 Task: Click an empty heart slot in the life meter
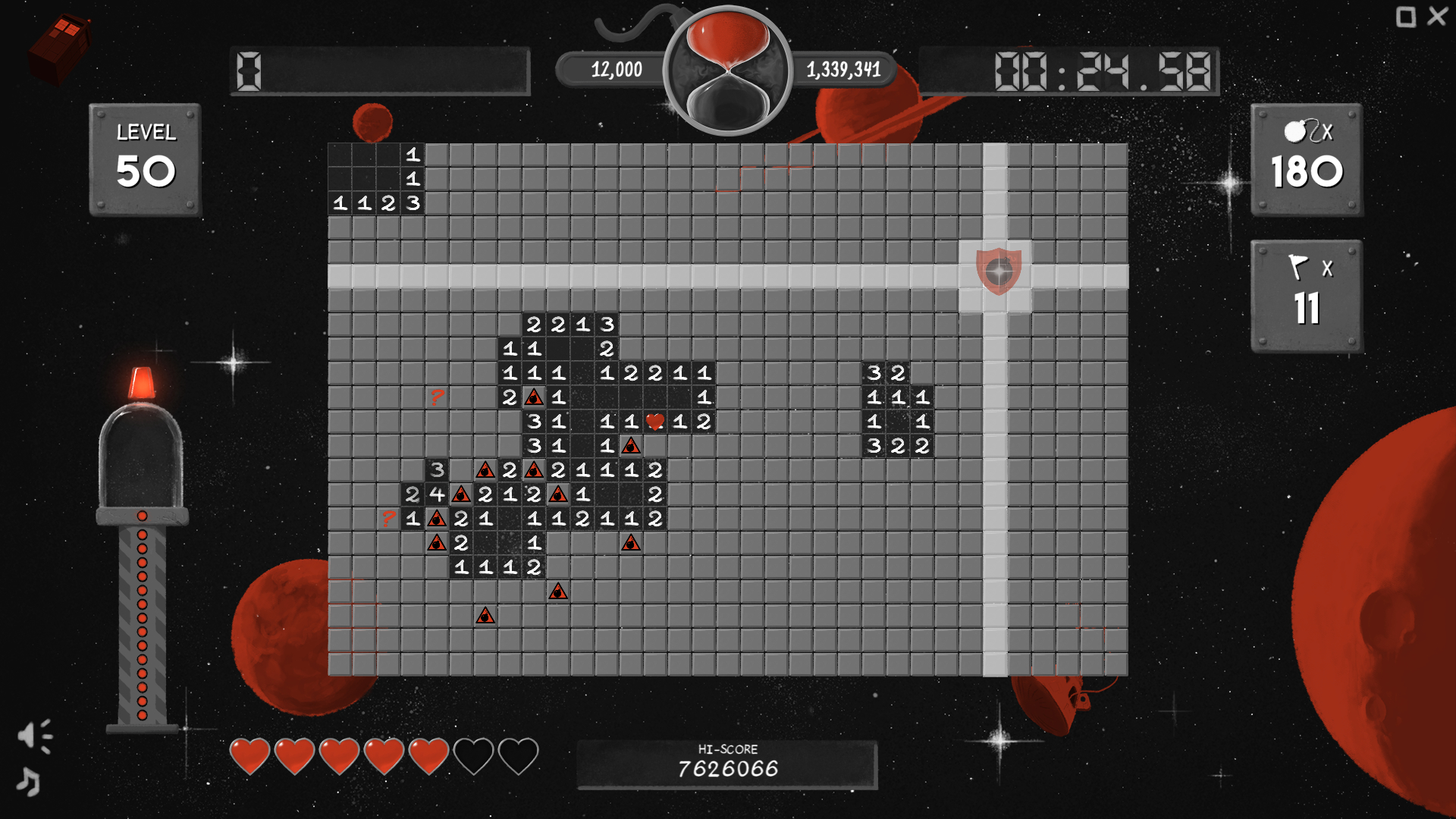pyautogui.click(x=474, y=755)
